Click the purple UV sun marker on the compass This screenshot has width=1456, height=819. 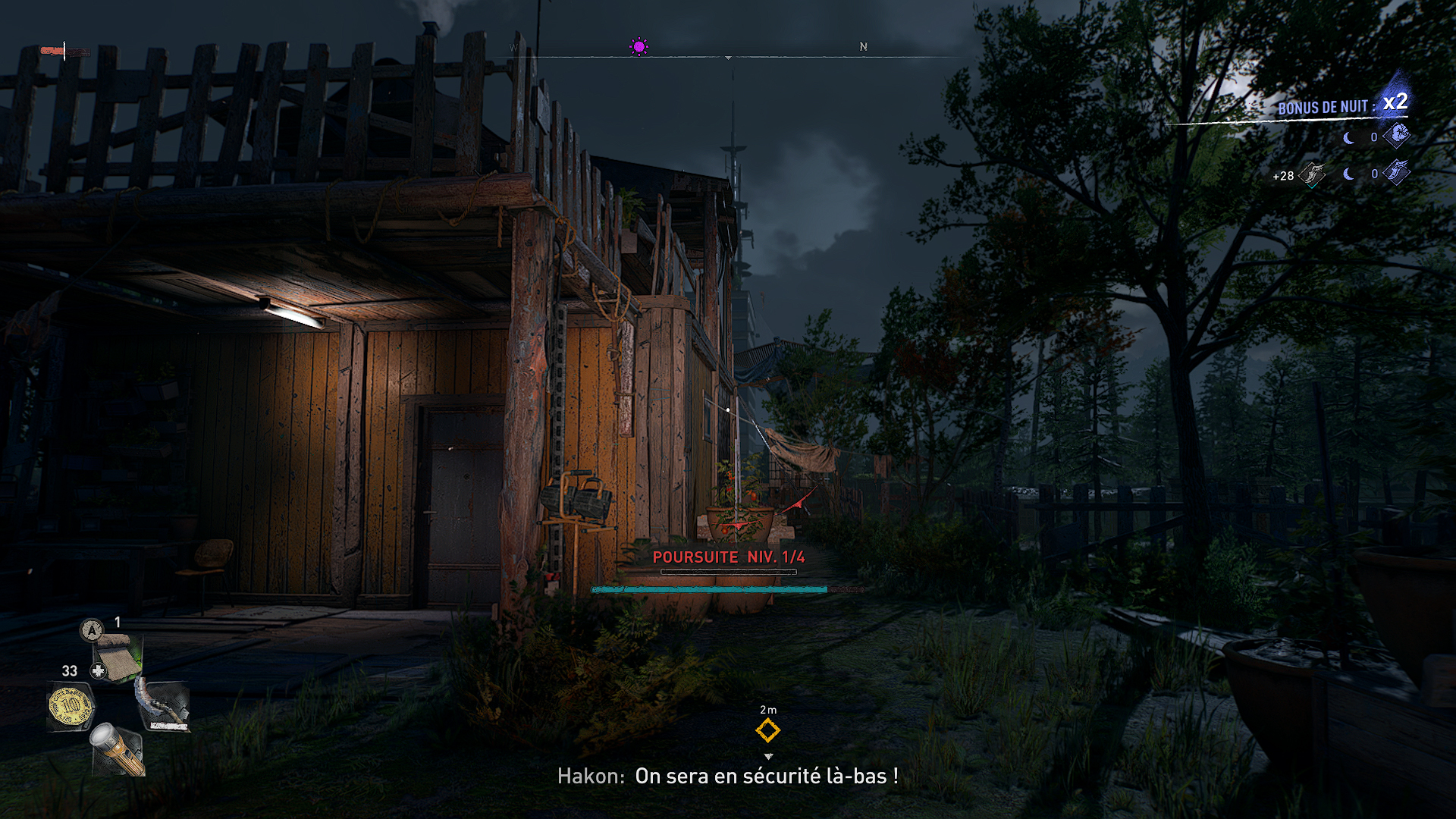[x=639, y=45]
